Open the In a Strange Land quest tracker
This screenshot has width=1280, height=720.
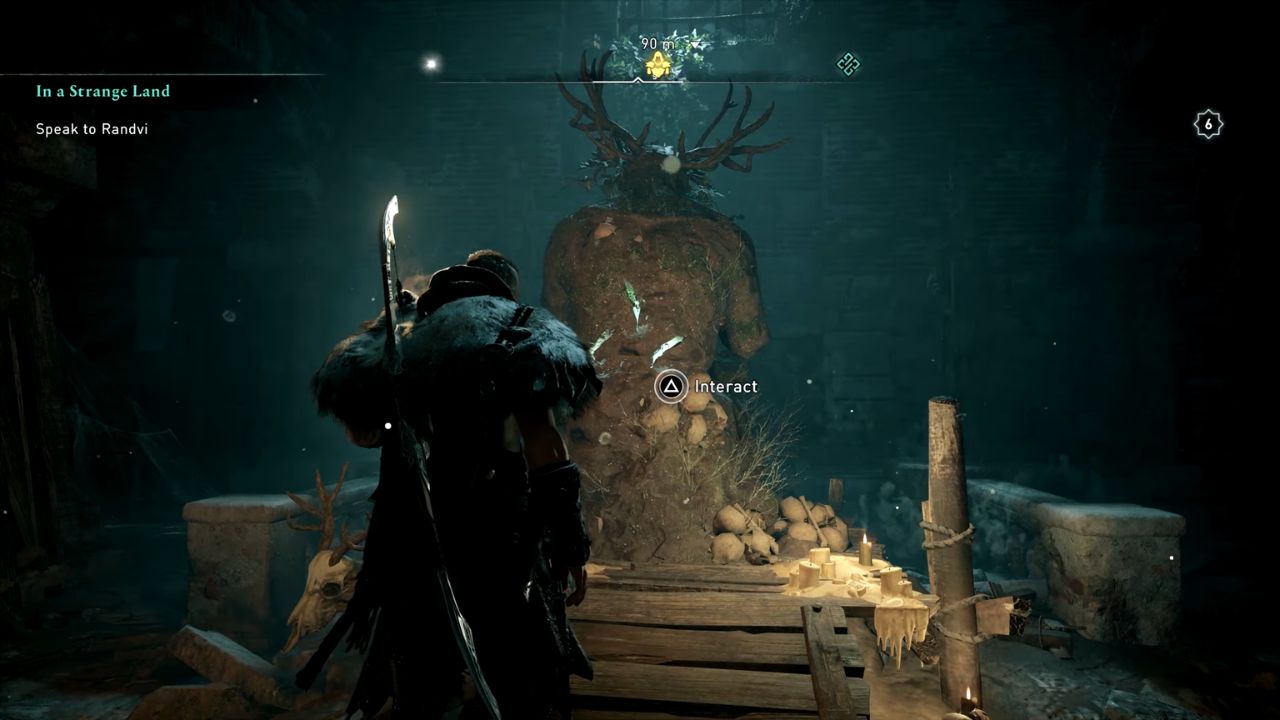pos(103,91)
